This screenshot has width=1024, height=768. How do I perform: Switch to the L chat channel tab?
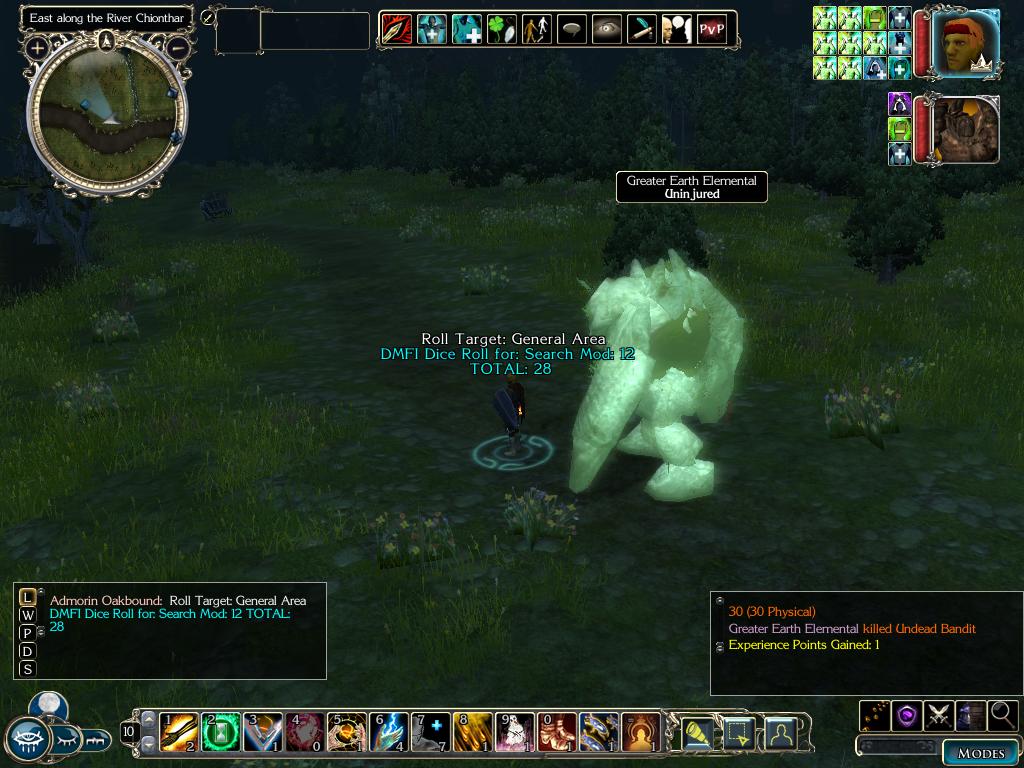[27, 598]
